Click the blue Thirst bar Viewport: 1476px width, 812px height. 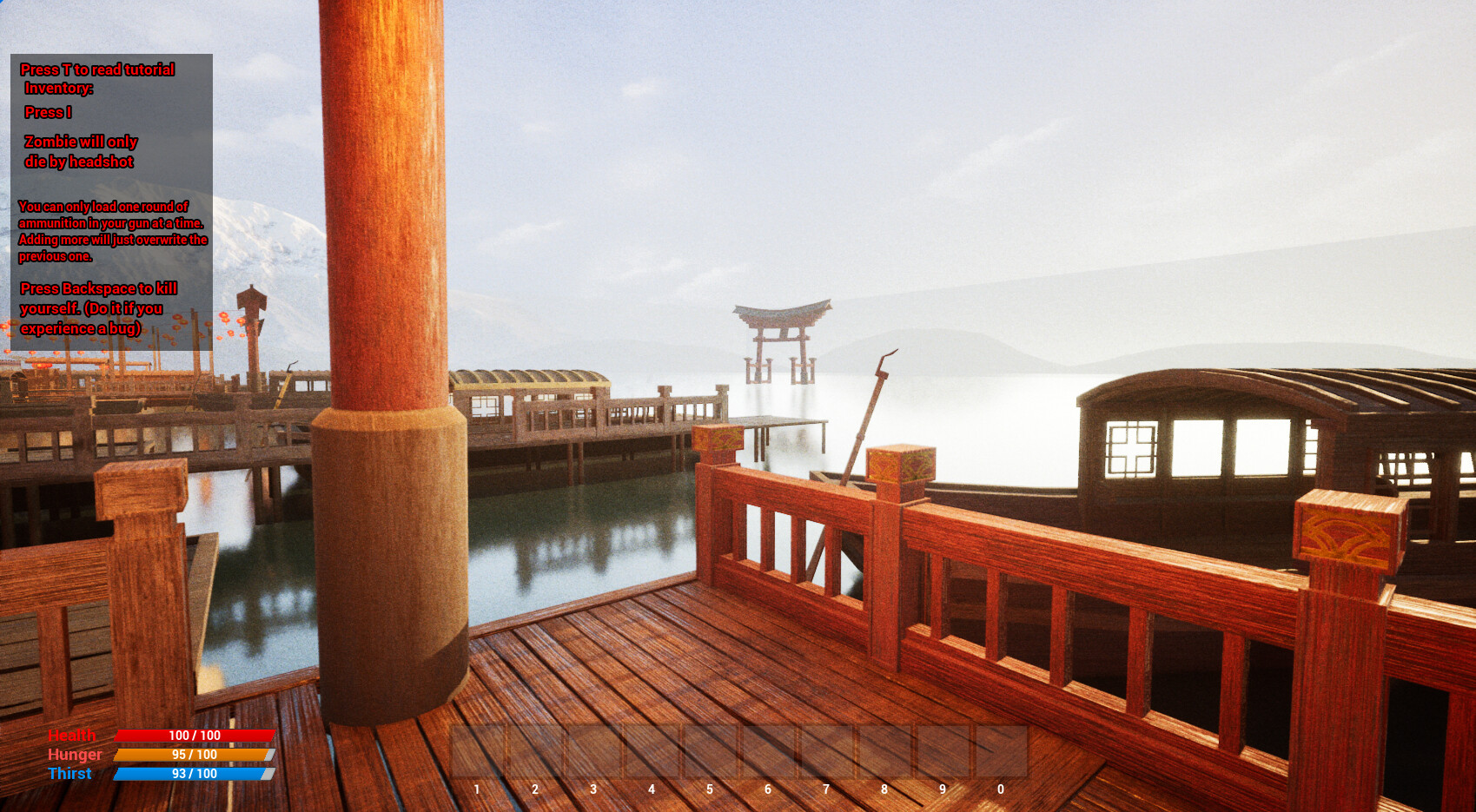(191, 774)
